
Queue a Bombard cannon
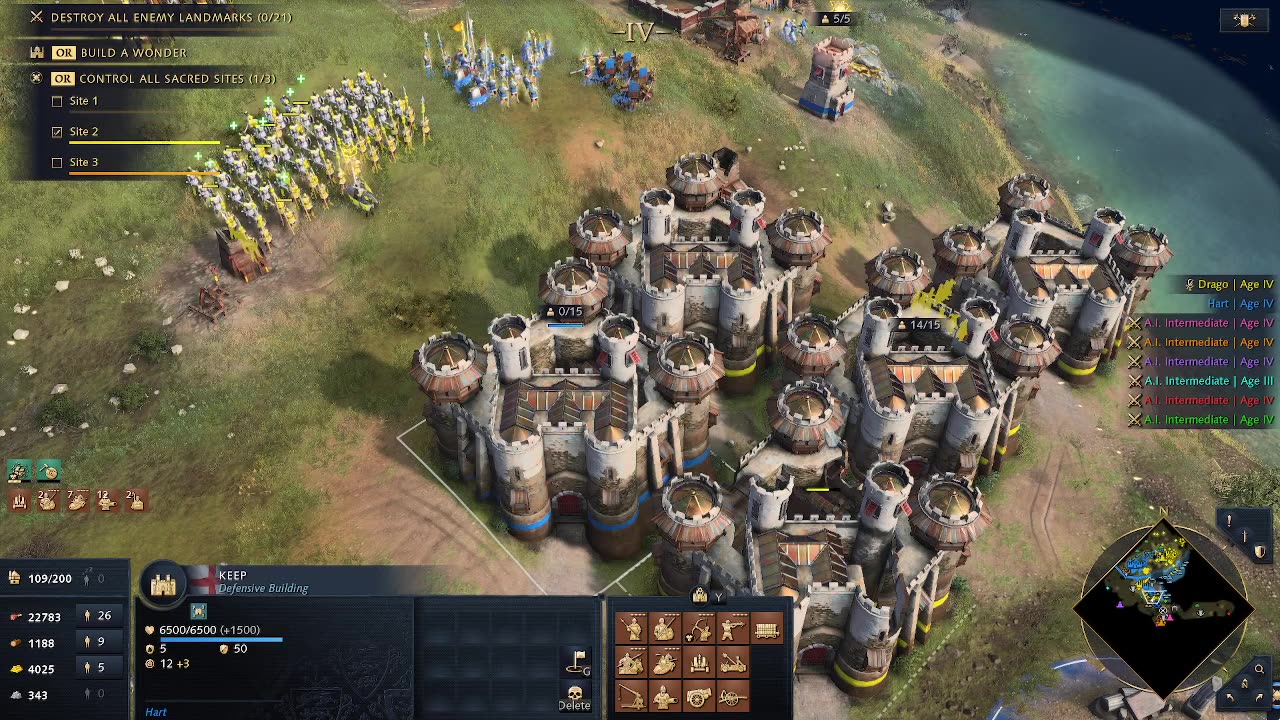click(x=698, y=696)
